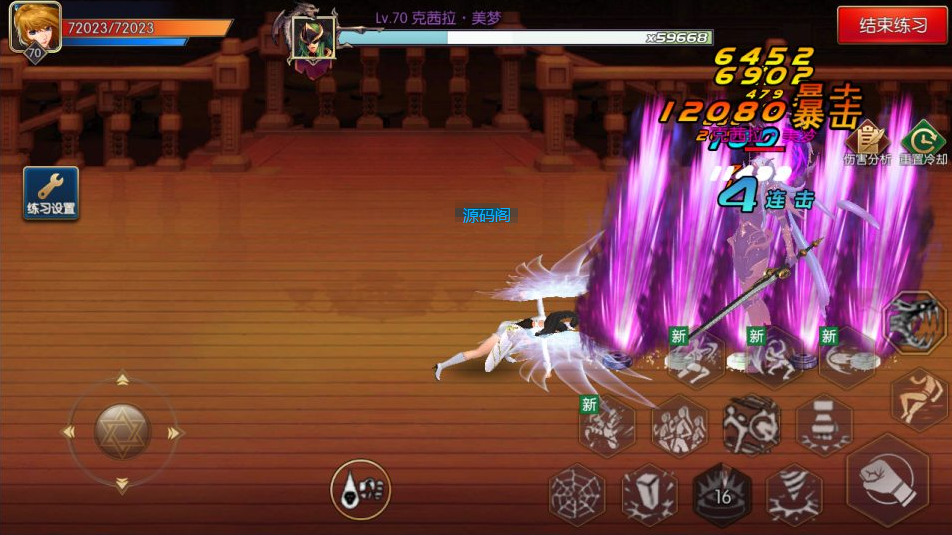This screenshot has height=535, width=952.
Task: Use the basic punch attack button
Action: tap(888, 479)
